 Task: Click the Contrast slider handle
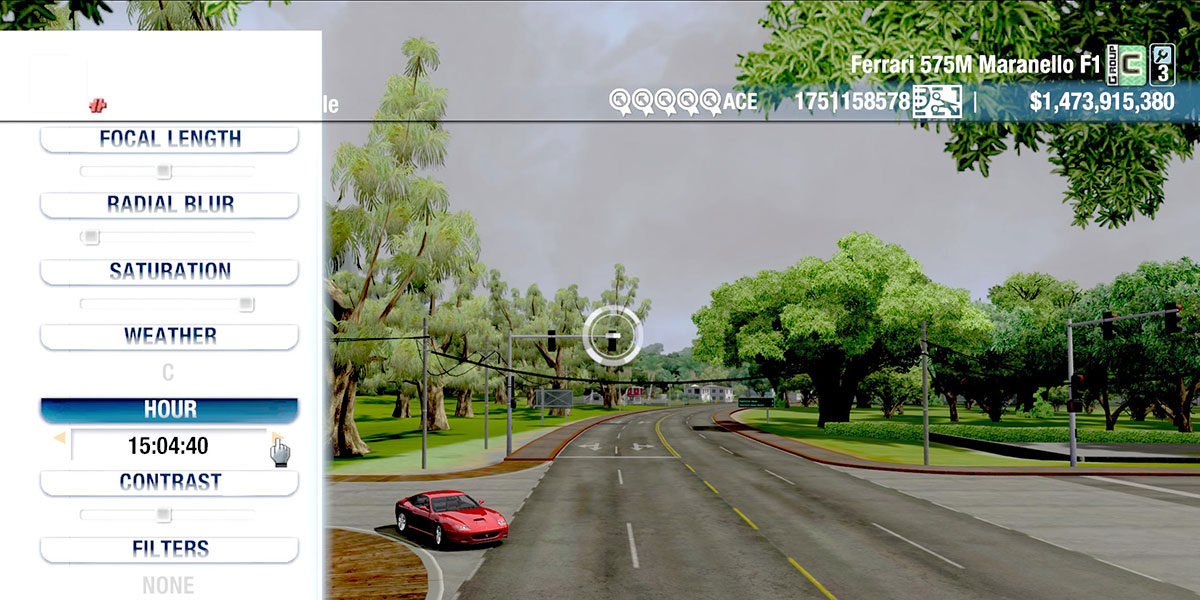pyautogui.click(x=164, y=515)
